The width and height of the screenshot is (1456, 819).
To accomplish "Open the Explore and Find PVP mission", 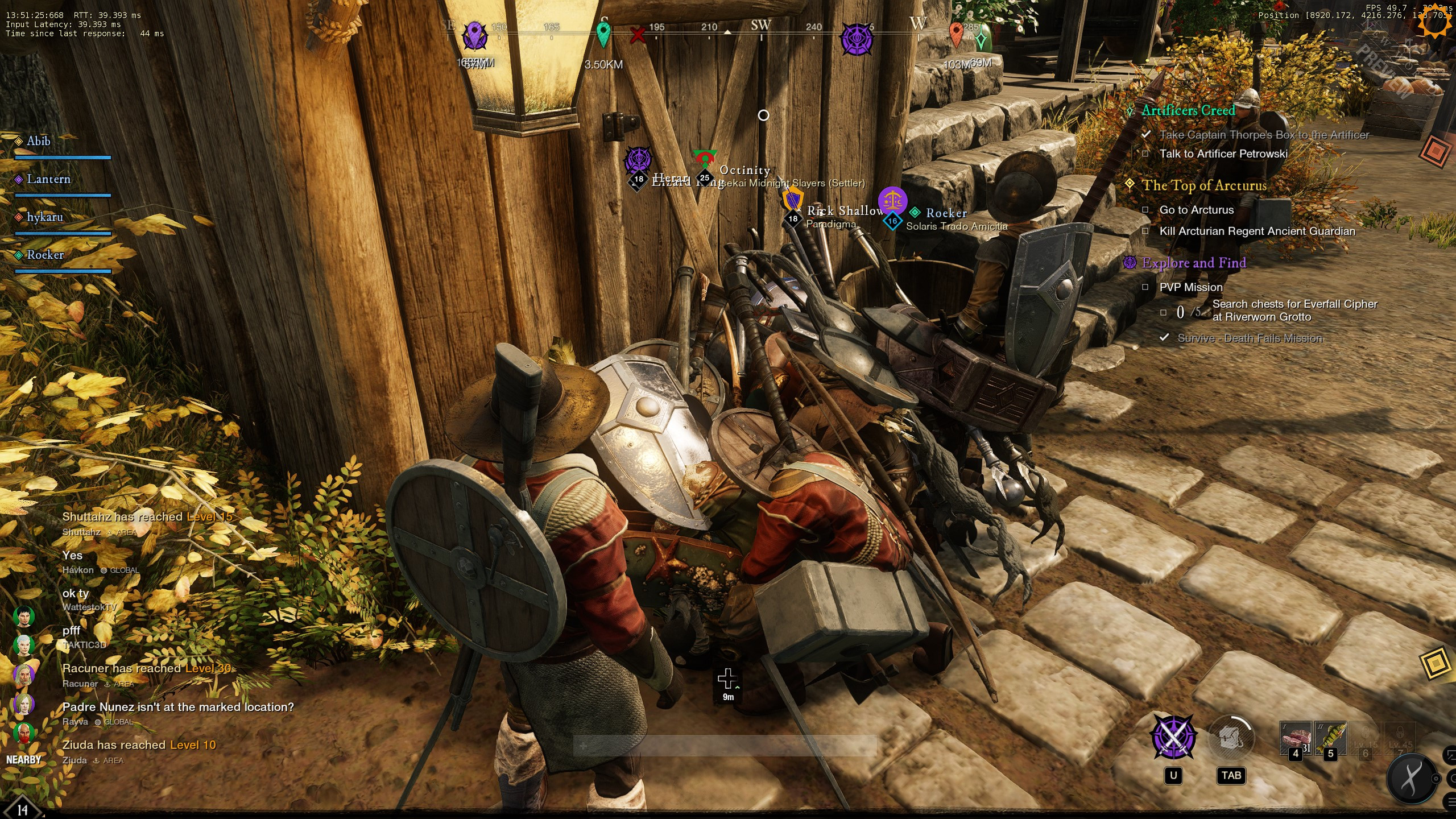I will (1194, 263).
